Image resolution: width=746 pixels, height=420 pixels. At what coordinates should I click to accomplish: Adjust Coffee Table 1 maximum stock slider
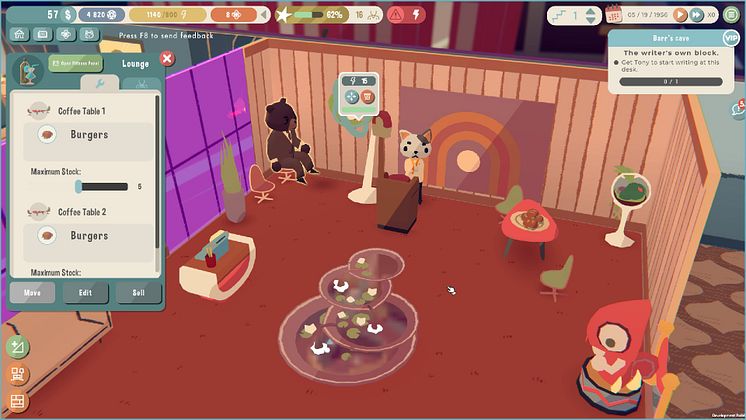coord(79,186)
